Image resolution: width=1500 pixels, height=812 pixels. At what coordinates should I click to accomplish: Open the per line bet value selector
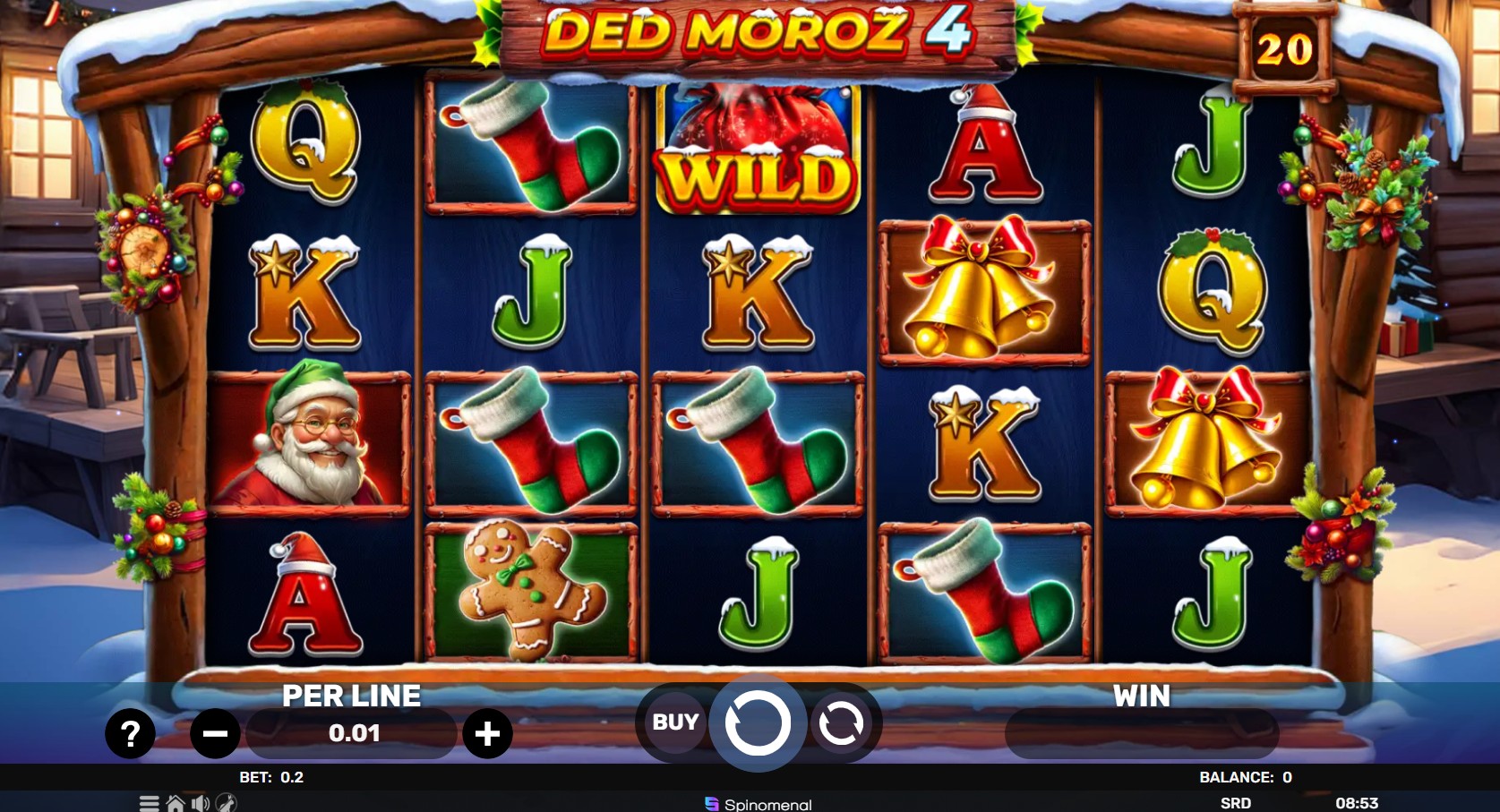(x=351, y=733)
